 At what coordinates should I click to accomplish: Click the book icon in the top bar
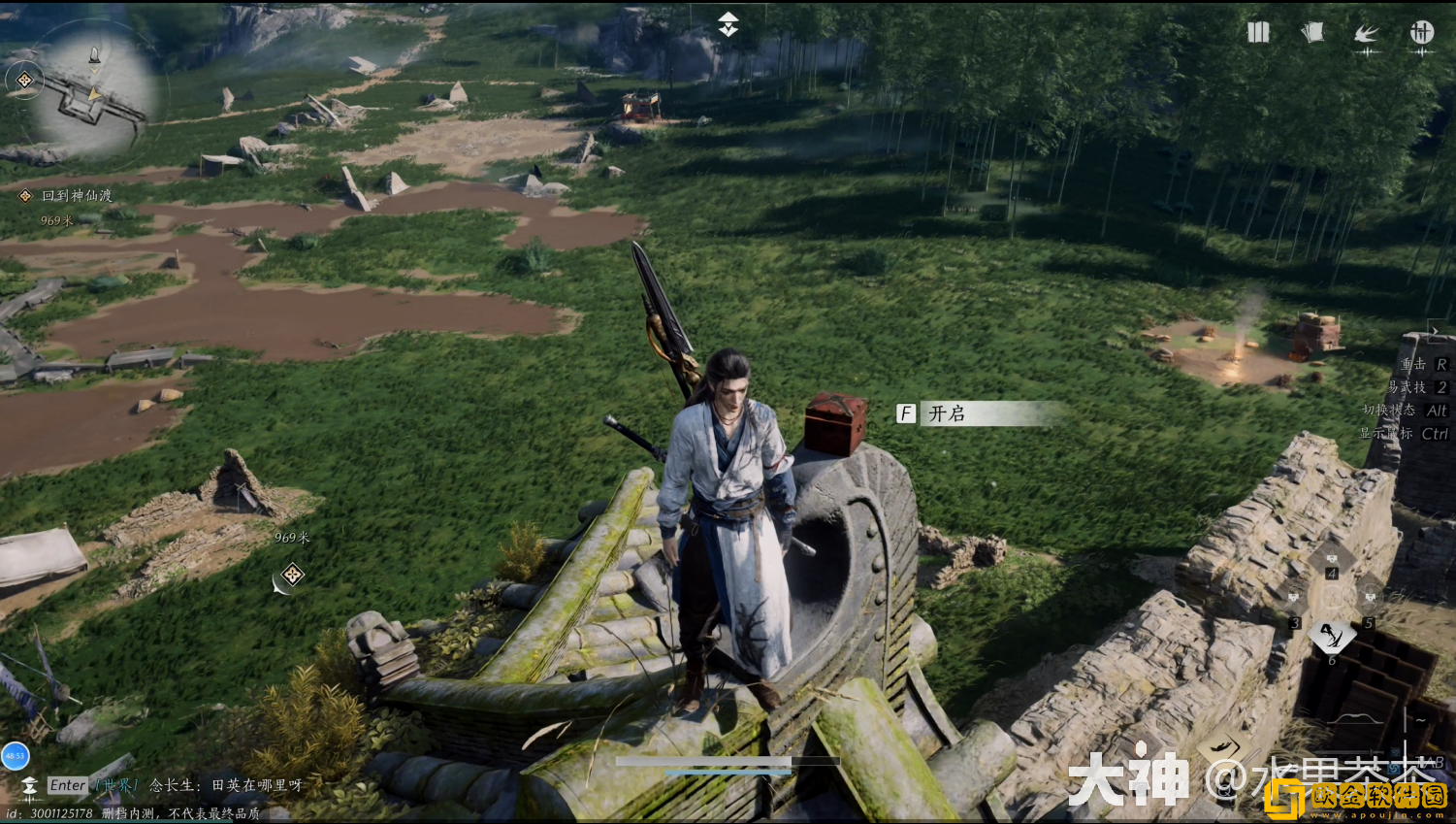tap(1258, 33)
